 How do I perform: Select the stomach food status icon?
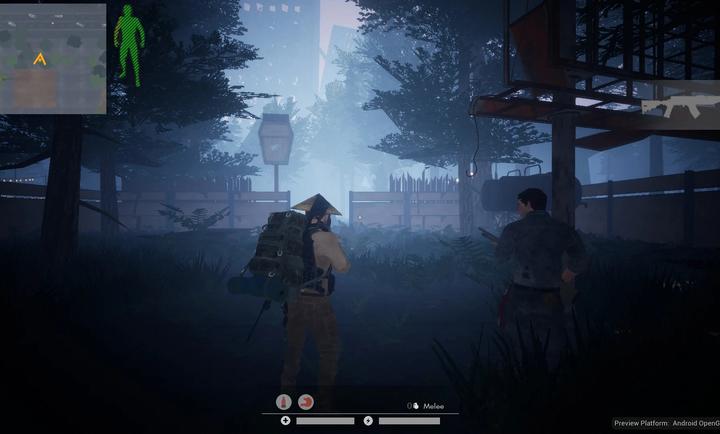(x=306, y=402)
